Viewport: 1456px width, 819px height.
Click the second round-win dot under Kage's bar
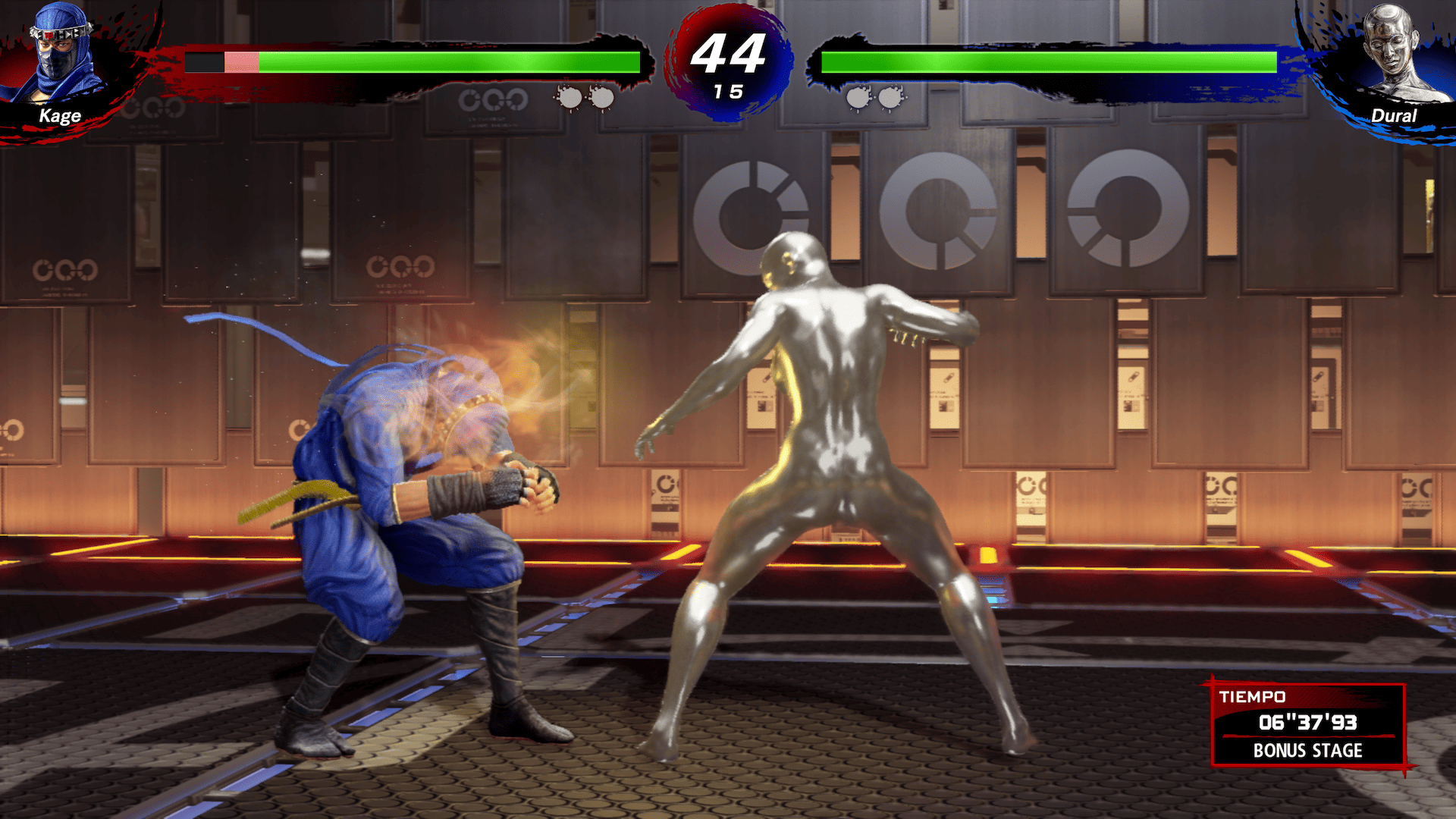(x=604, y=97)
